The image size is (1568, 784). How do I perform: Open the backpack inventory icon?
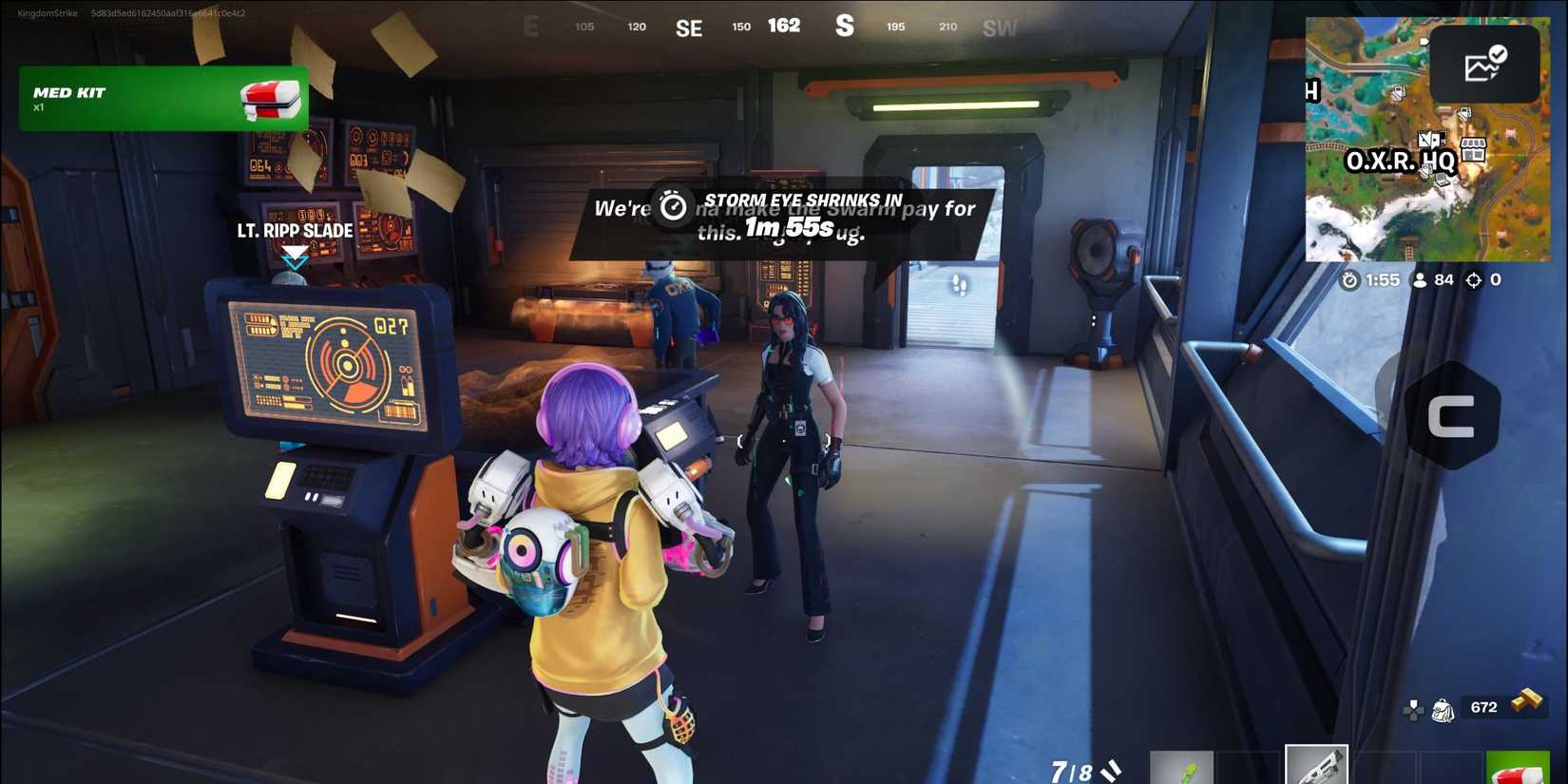tap(1442, 711)
